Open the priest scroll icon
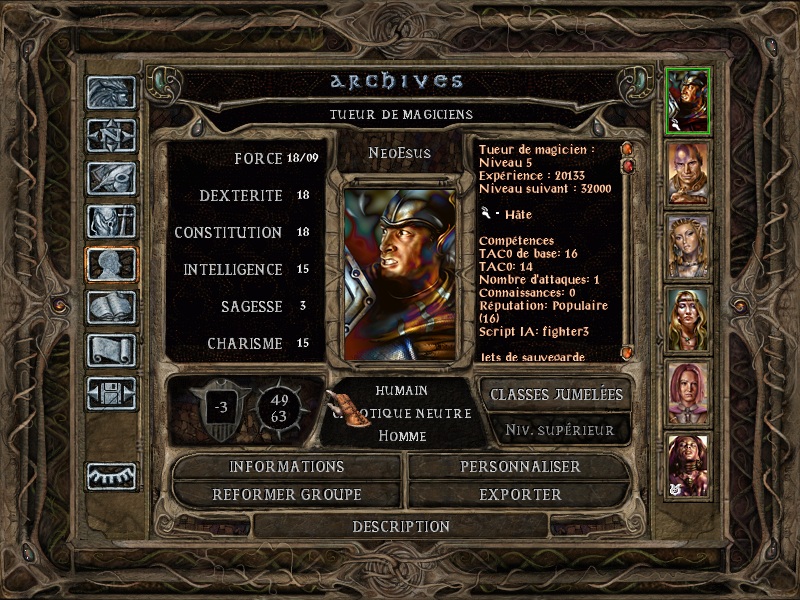Viewport: 800px width, 600px height. coord(111,350)
